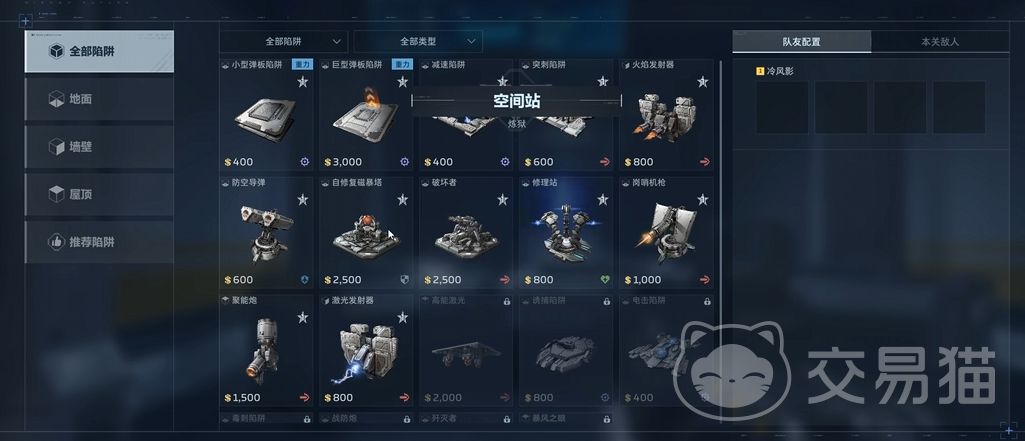Select the 全部陷阱 category
1025x441 pixels.
point(98,51)
